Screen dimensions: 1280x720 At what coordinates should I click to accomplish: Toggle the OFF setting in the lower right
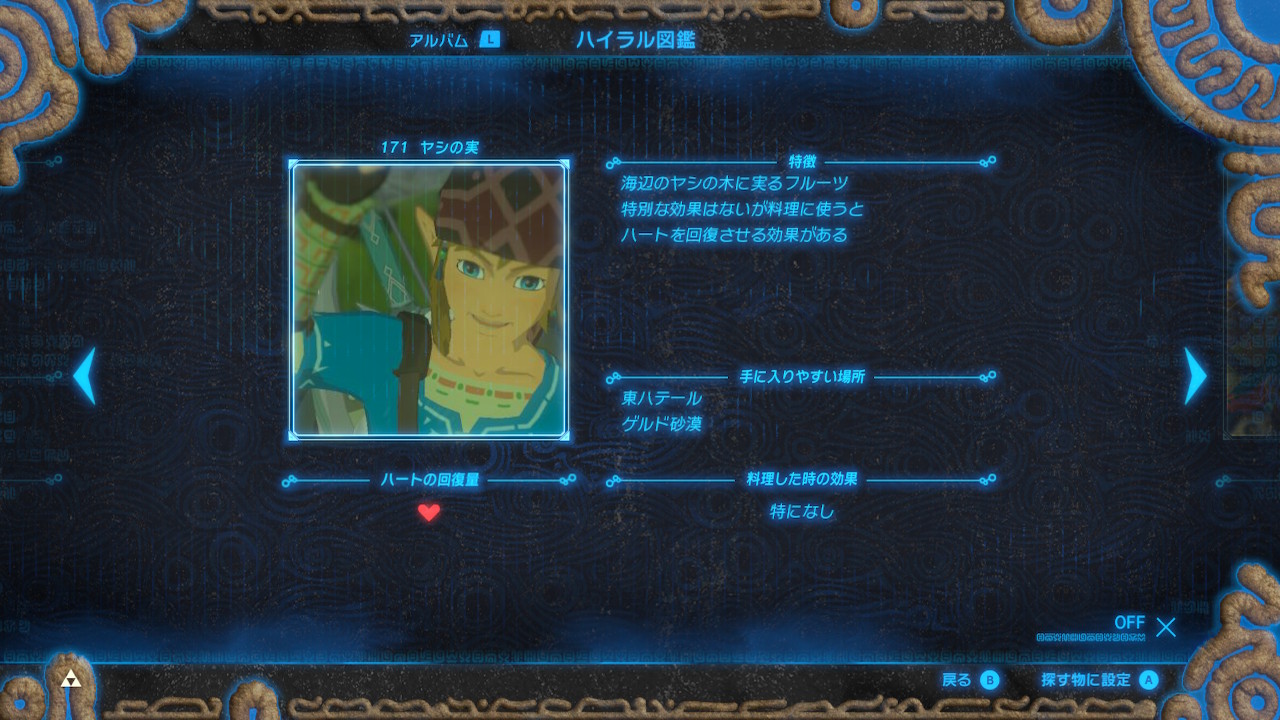(1129, 623)
